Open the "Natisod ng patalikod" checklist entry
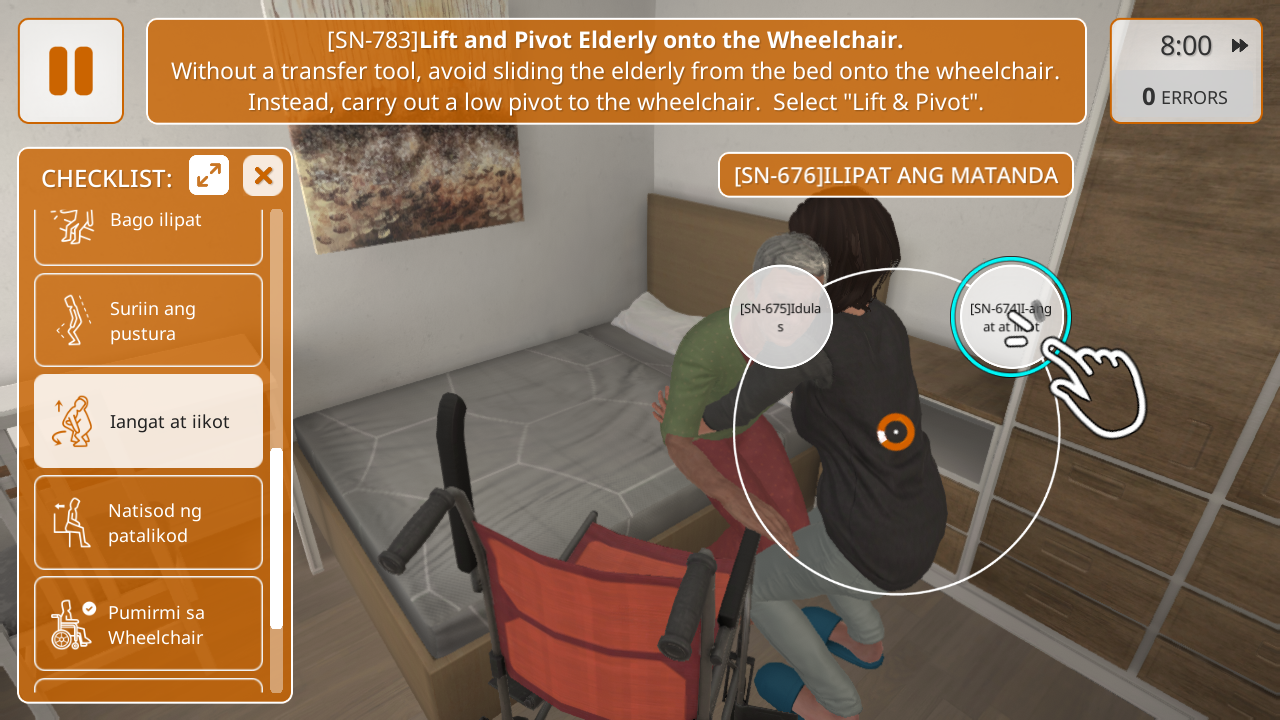 [148, 523]
